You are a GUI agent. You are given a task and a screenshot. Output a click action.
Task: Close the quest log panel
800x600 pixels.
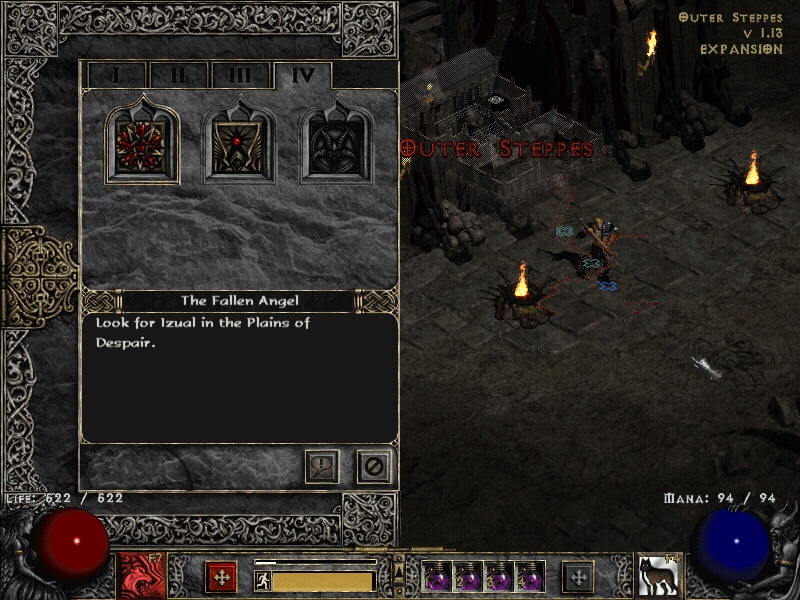(374, 466)
